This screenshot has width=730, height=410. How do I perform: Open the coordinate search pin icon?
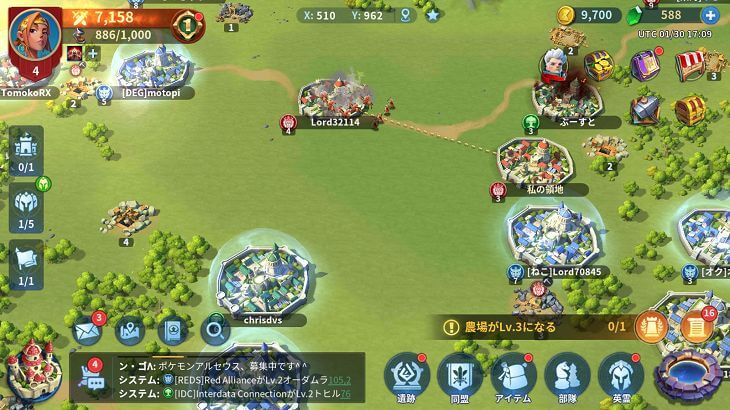pos(405,15)
